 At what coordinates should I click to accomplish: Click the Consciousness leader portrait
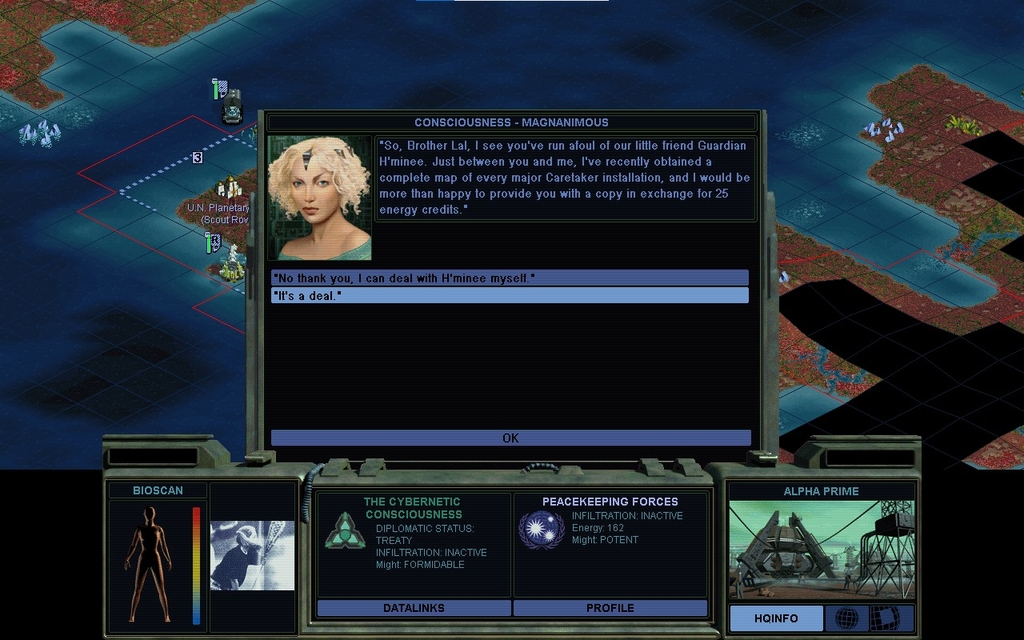pos(320,198)
